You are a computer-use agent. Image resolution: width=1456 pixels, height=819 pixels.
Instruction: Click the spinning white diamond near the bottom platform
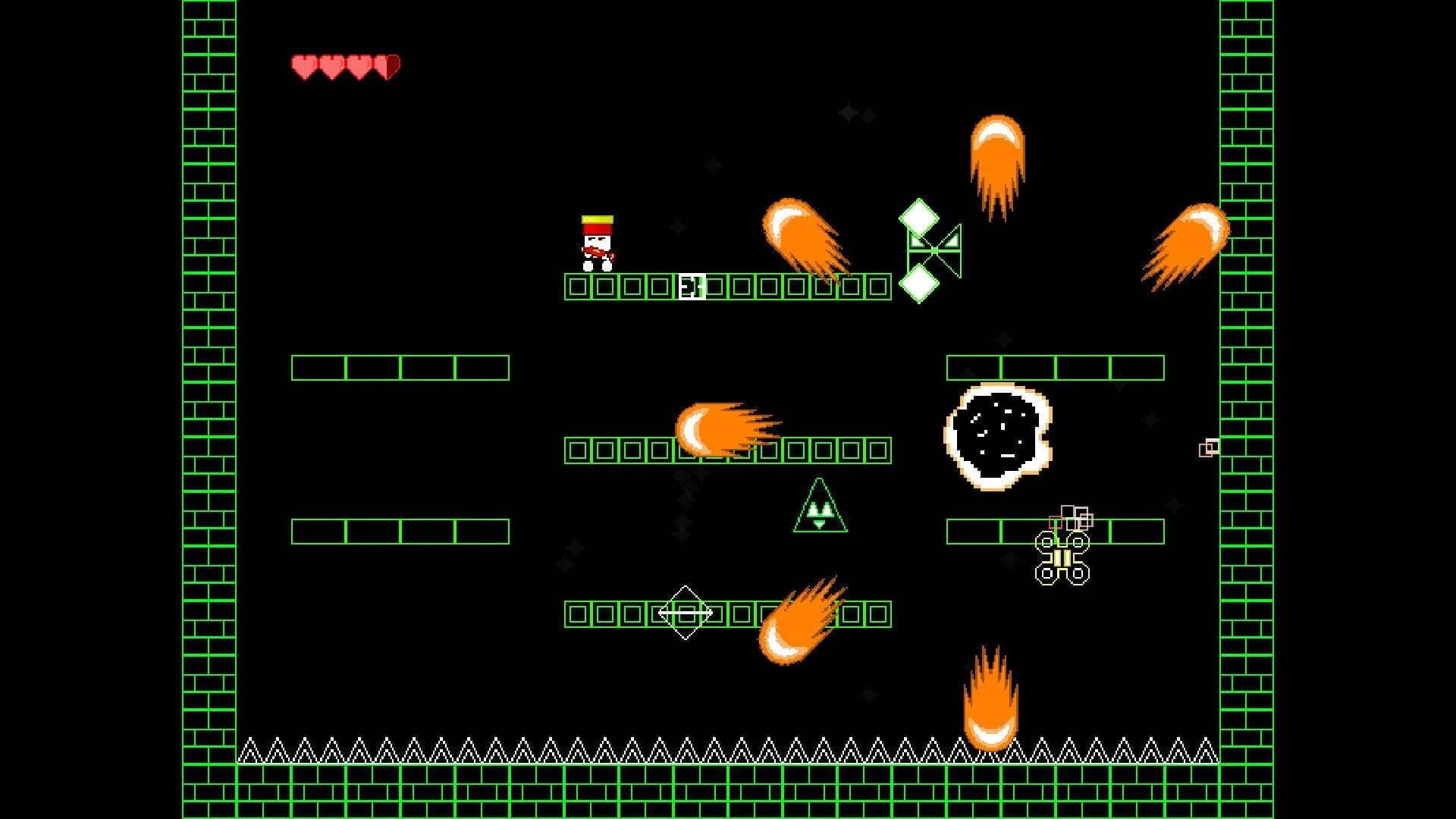(x=685, y=611)
